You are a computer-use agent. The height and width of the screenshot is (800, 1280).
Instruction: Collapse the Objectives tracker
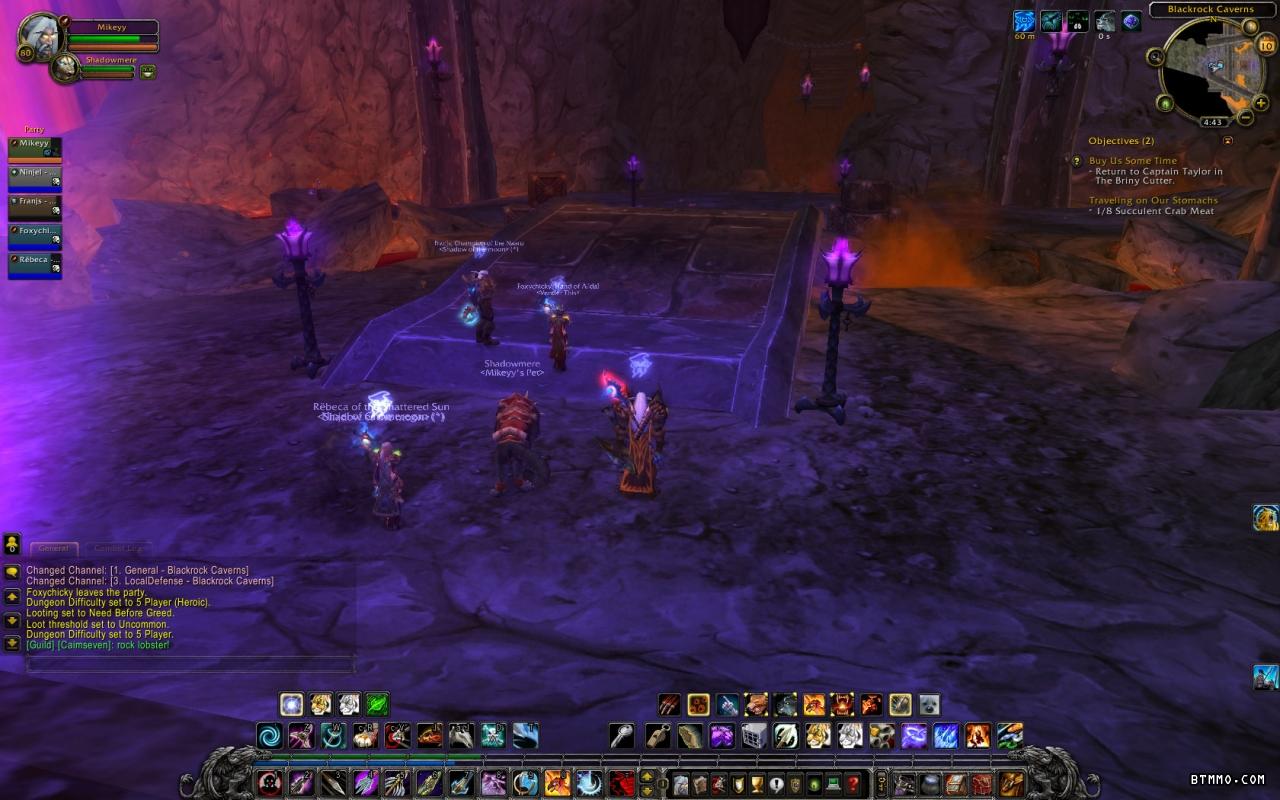coord(1228,141)
